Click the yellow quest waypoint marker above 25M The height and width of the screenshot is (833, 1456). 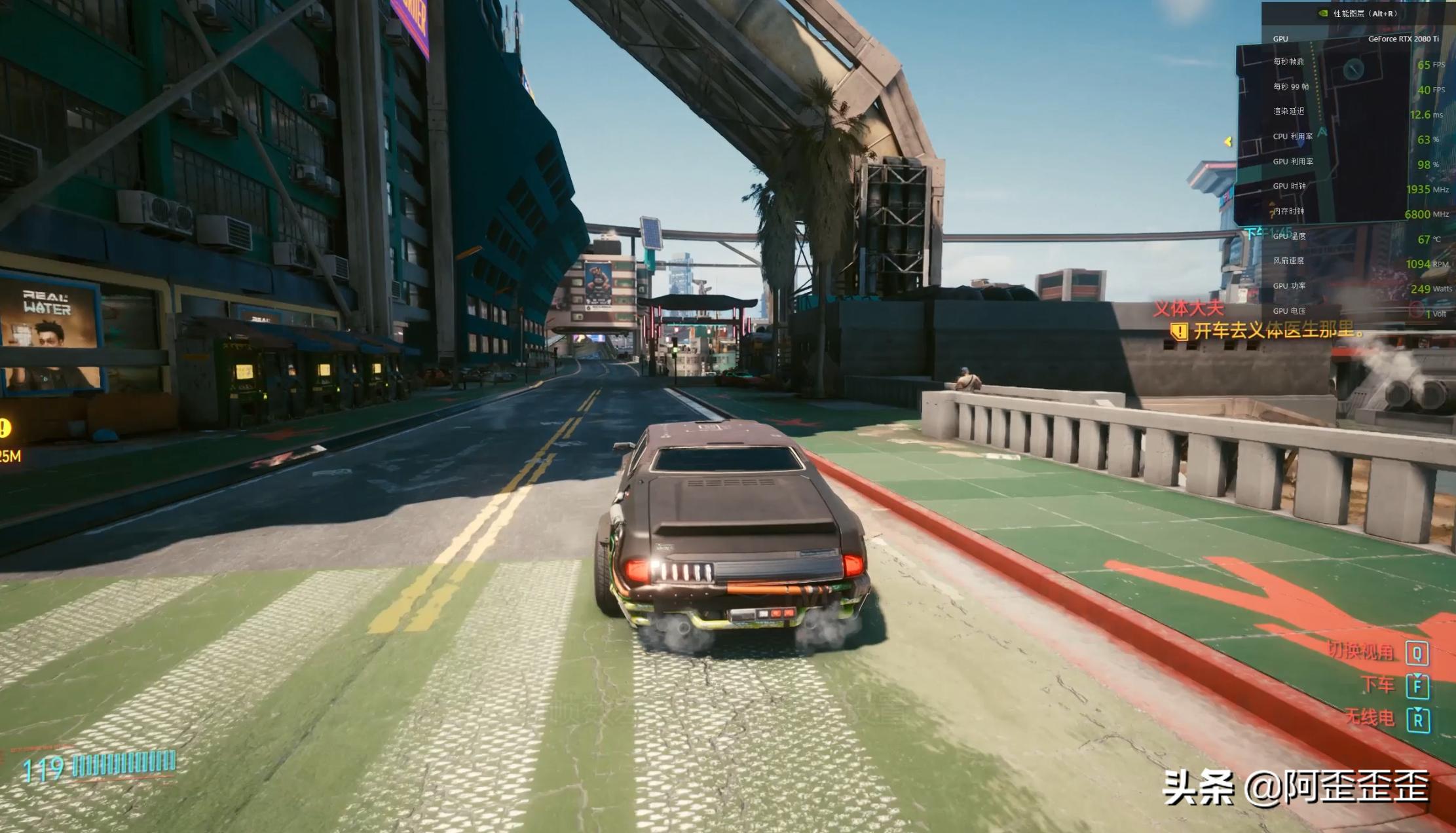(5, 428)
